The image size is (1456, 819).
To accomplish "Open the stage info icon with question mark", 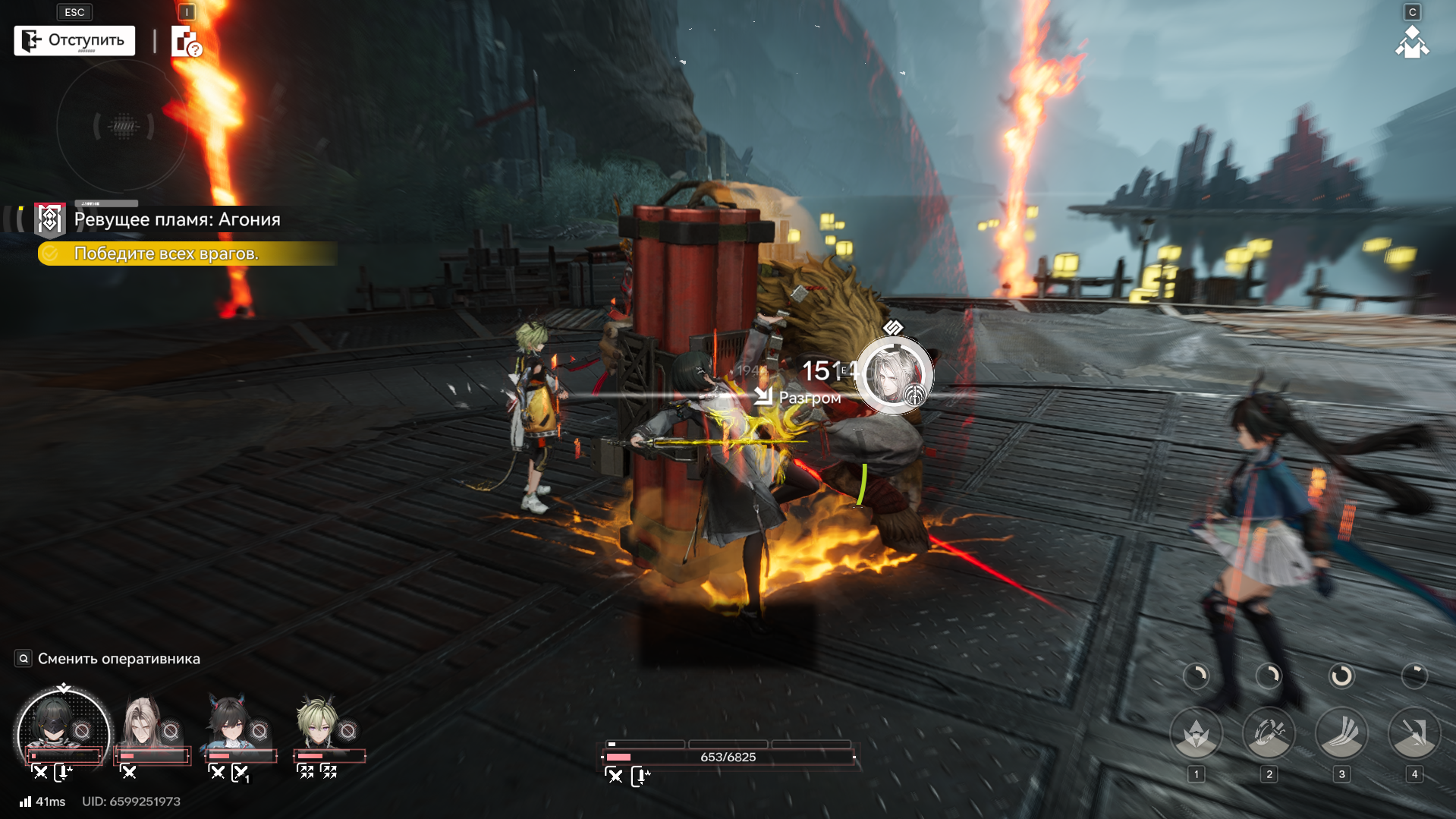I will pyautogui.click(x=186, y=42).
